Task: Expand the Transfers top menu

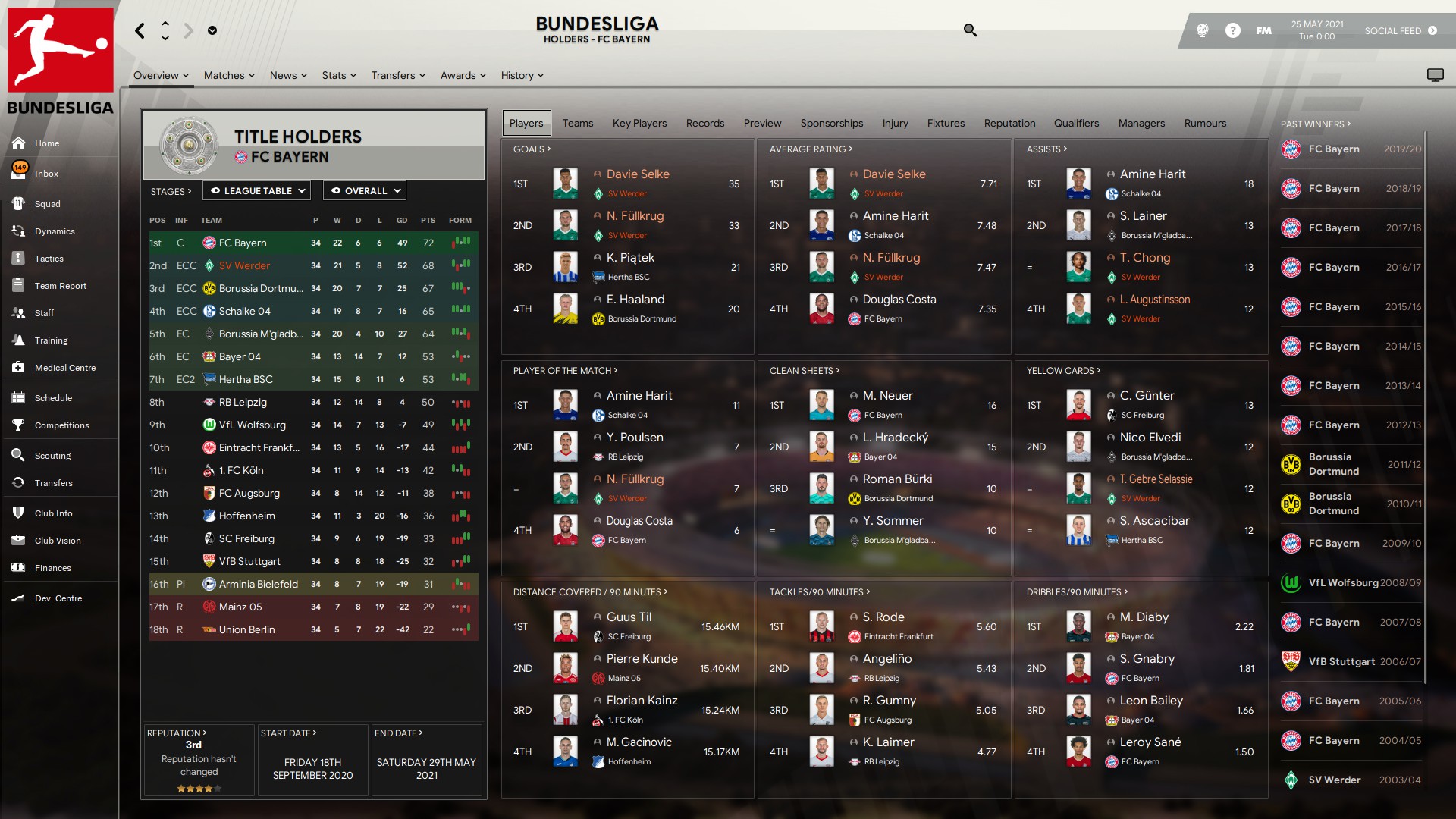Action: click(398, 75)
